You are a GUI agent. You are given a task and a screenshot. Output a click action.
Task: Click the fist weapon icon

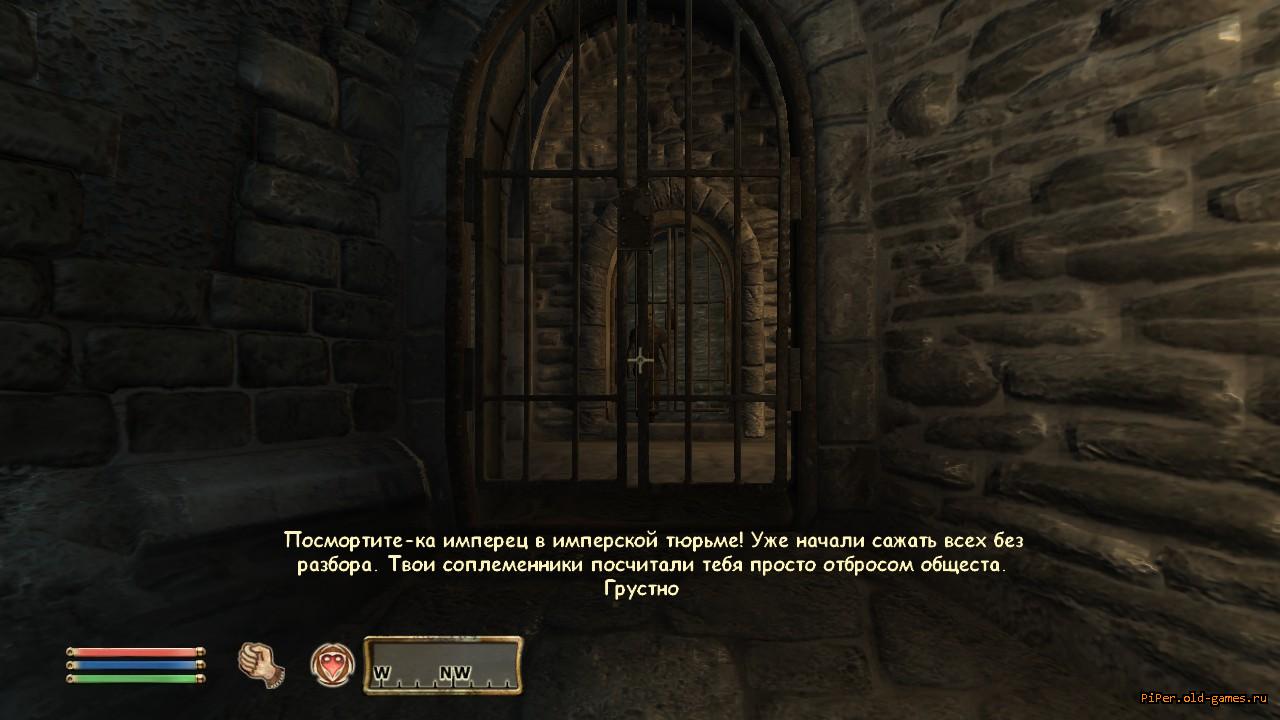[261, 663]
